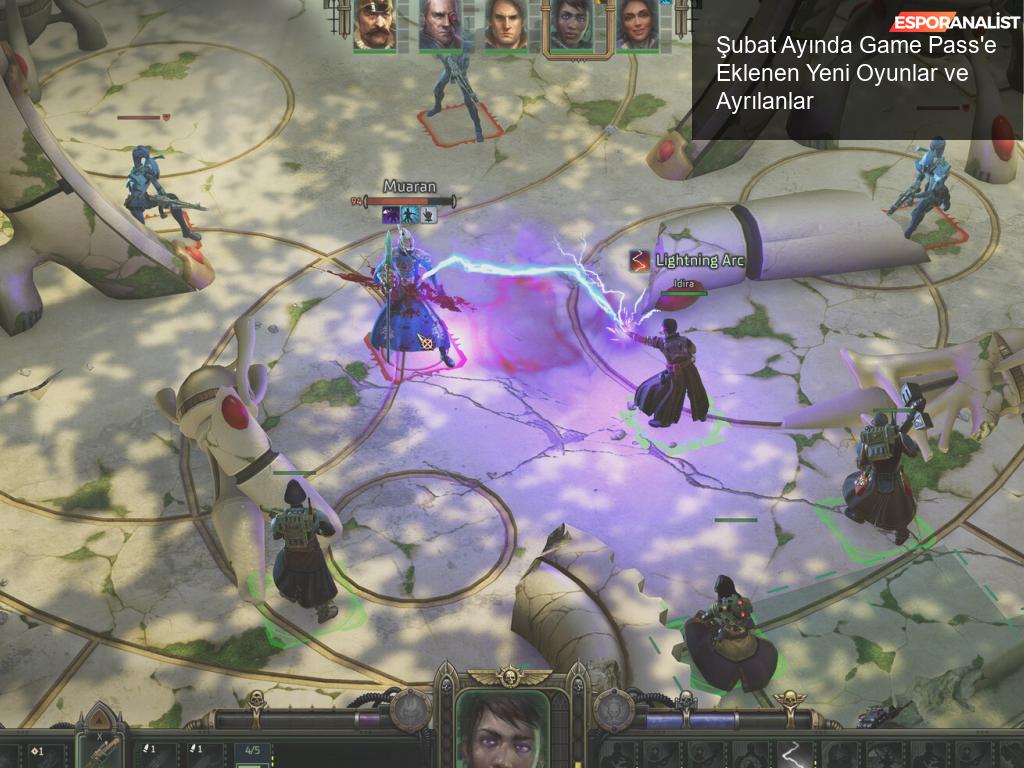Activate the lightning bolt ability in the hotbar
The image size is (1024, 768).
pos(795,753)
